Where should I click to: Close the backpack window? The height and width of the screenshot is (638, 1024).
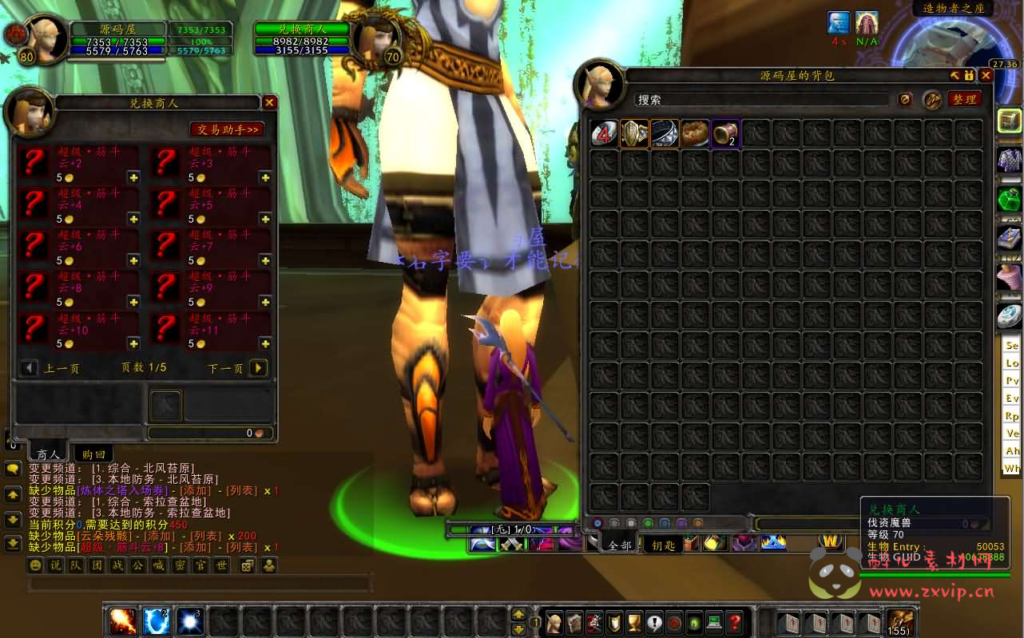[986, 75]
